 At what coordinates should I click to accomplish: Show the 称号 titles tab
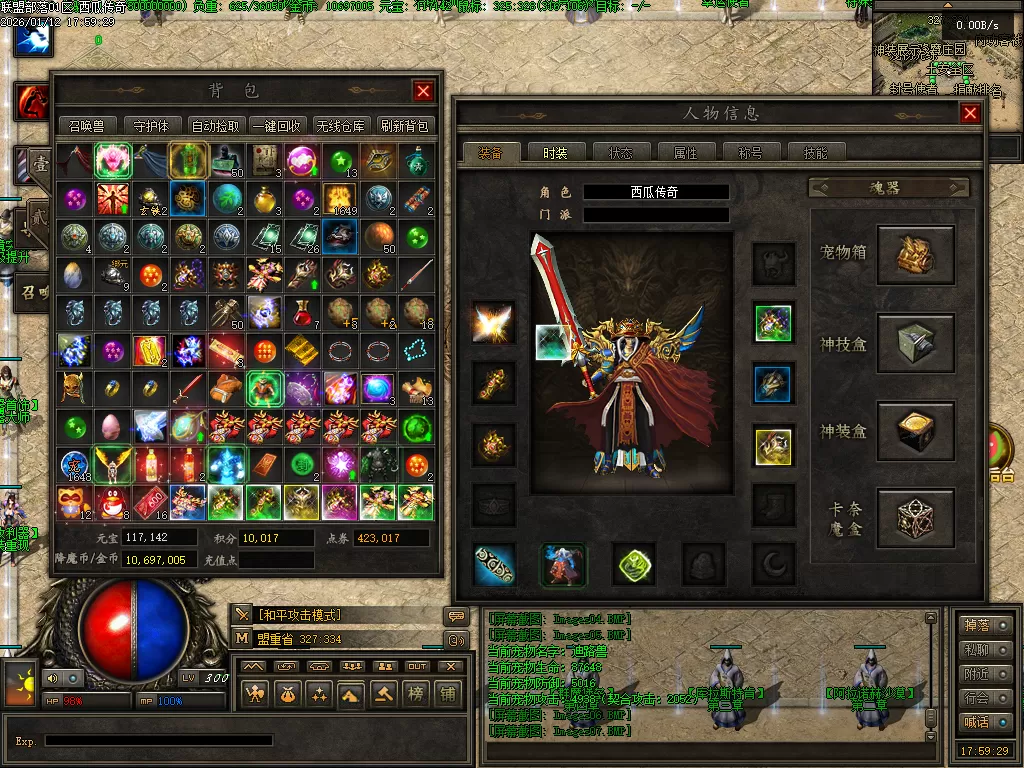point(750,153)
